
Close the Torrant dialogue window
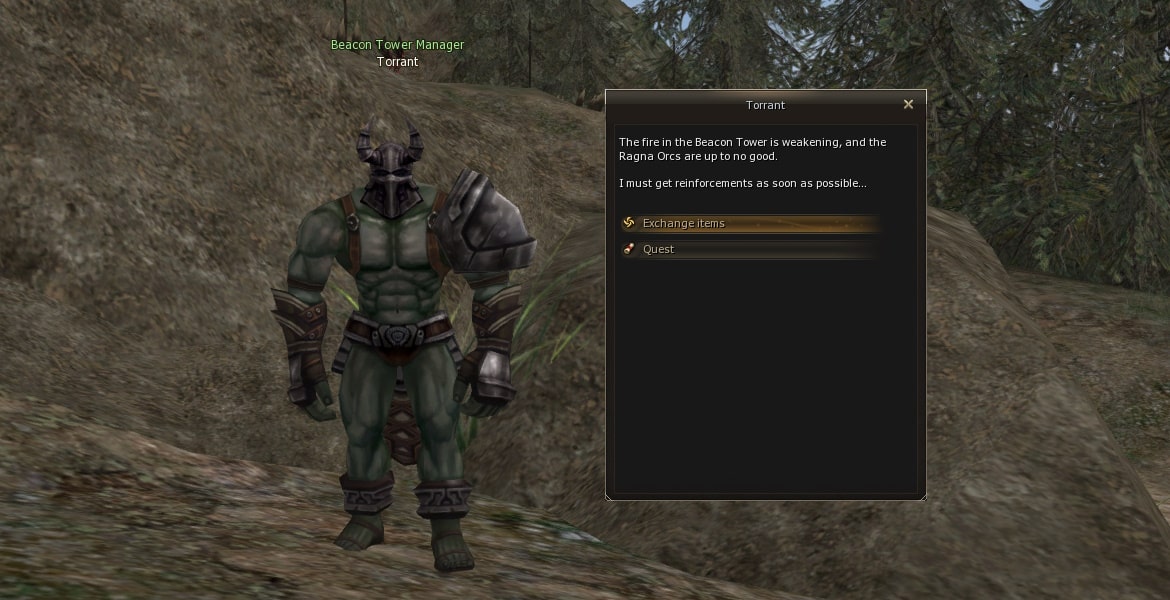coord(908,105)
